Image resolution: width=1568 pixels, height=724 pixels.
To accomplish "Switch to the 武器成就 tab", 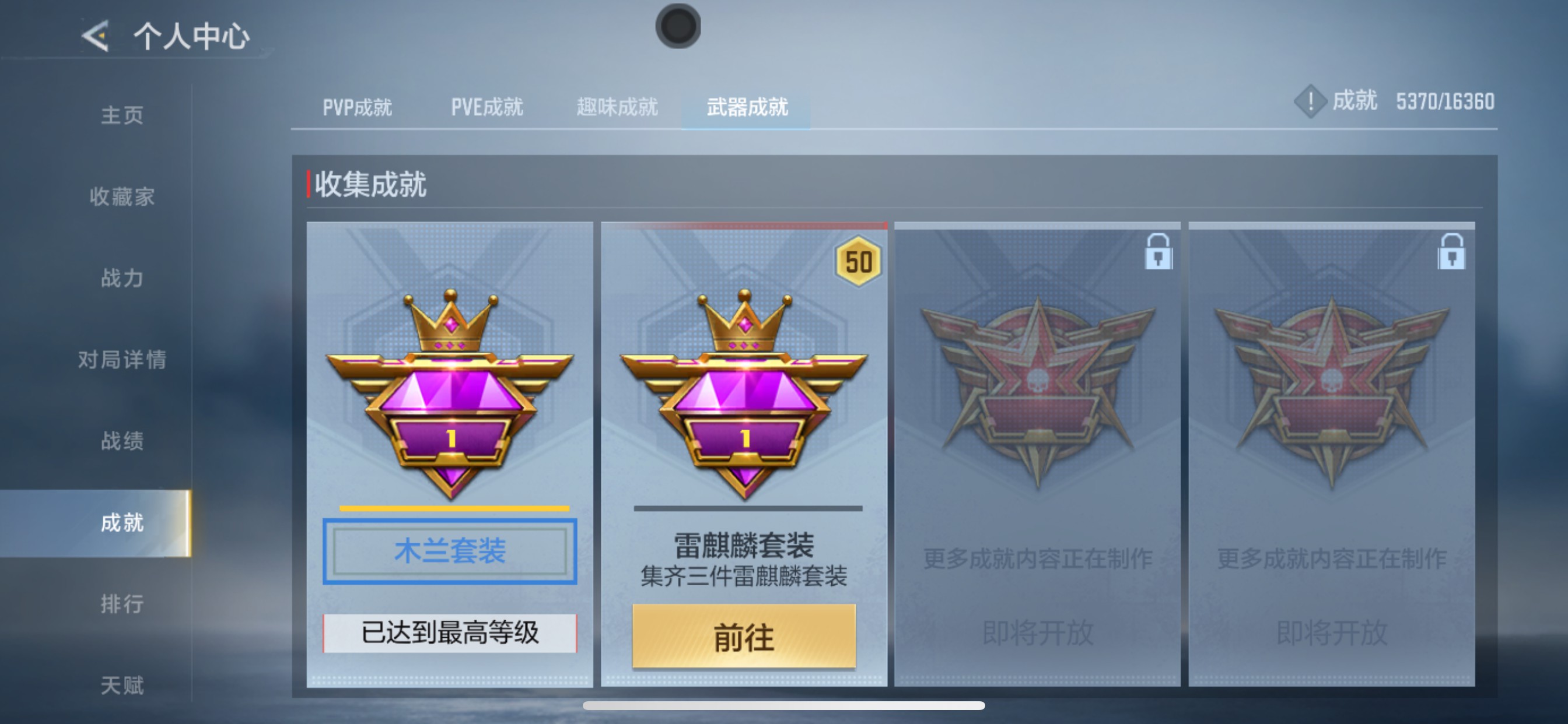I will 747,107.
